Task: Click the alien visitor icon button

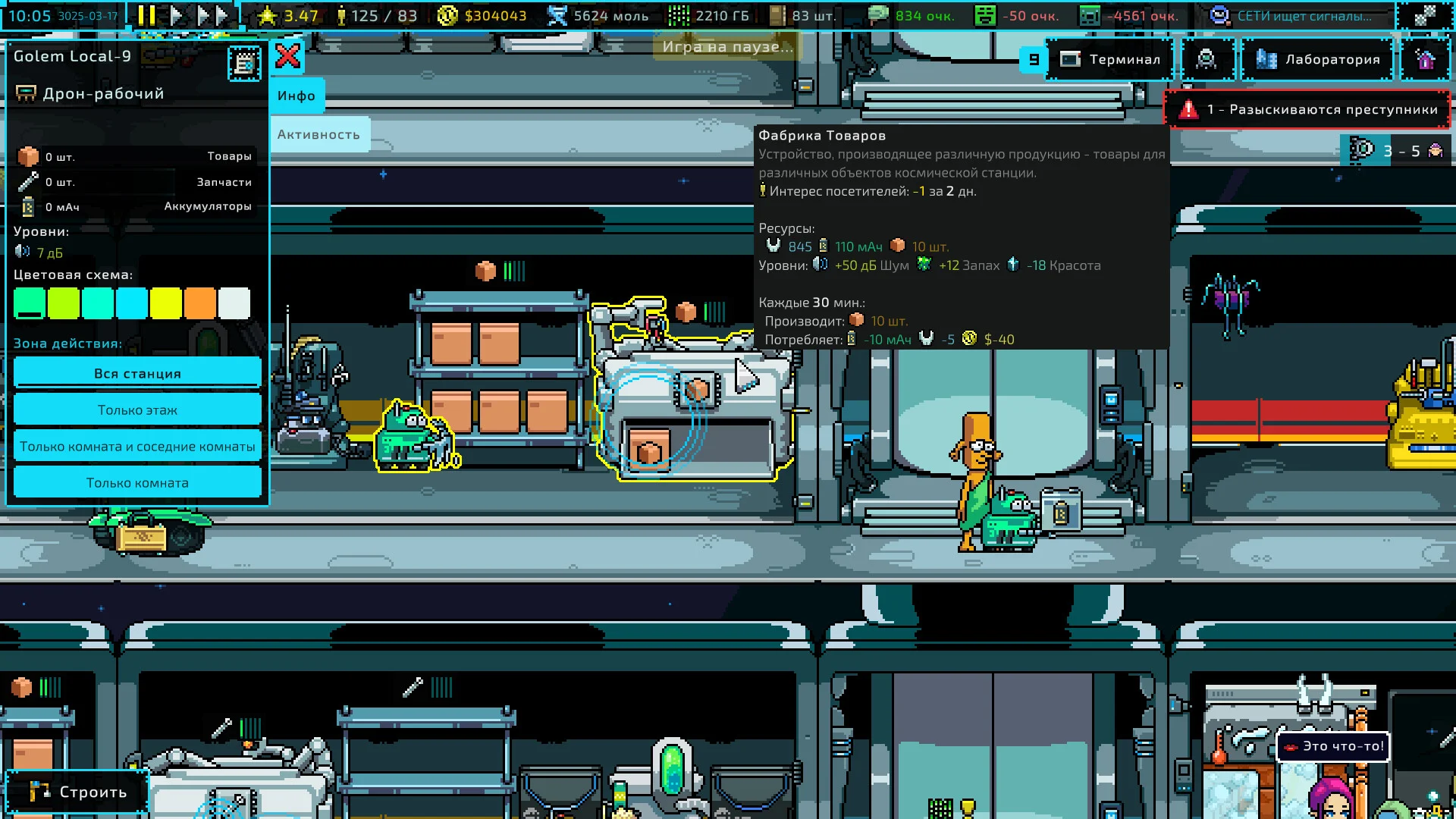Action: coord(1206,59)
